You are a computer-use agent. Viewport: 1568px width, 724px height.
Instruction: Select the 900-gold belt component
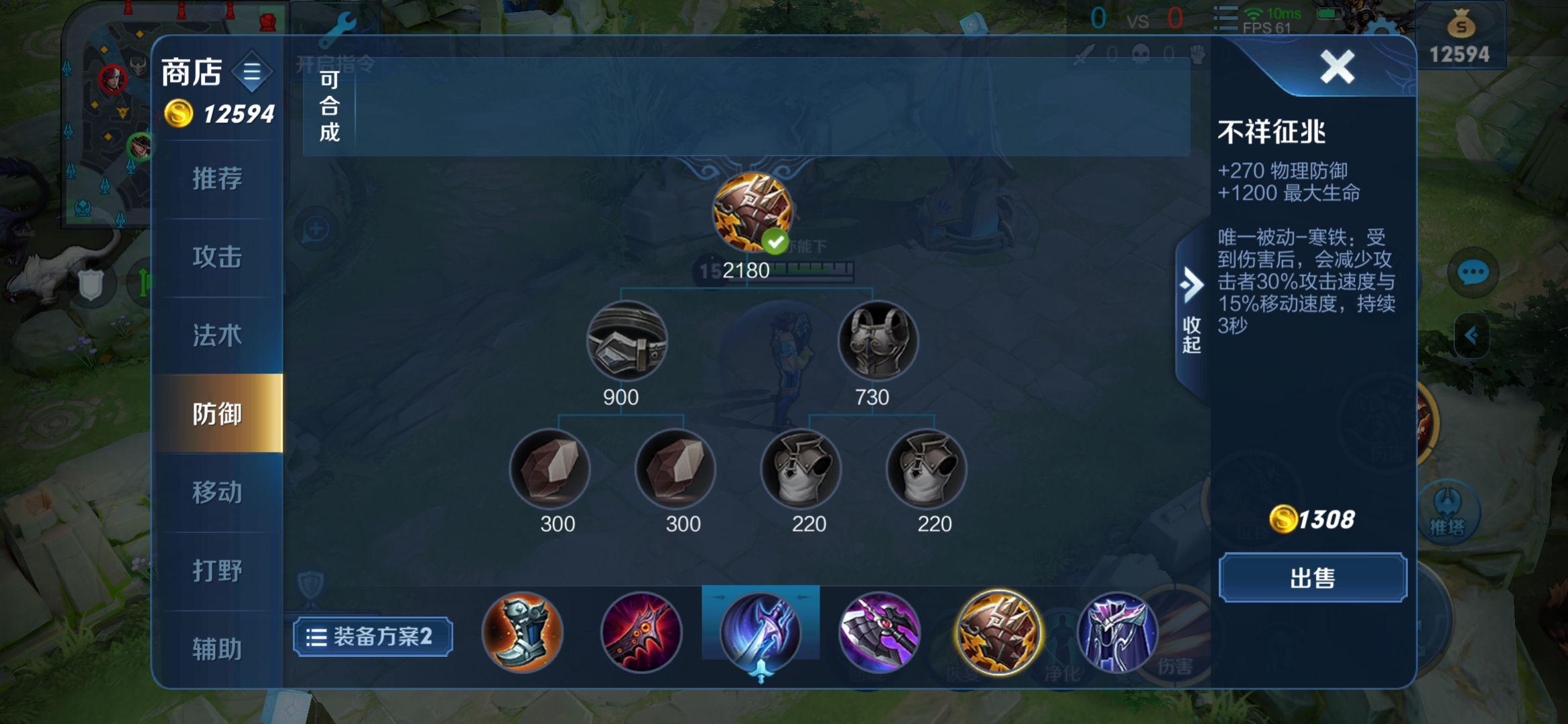[x=627, y=341]
